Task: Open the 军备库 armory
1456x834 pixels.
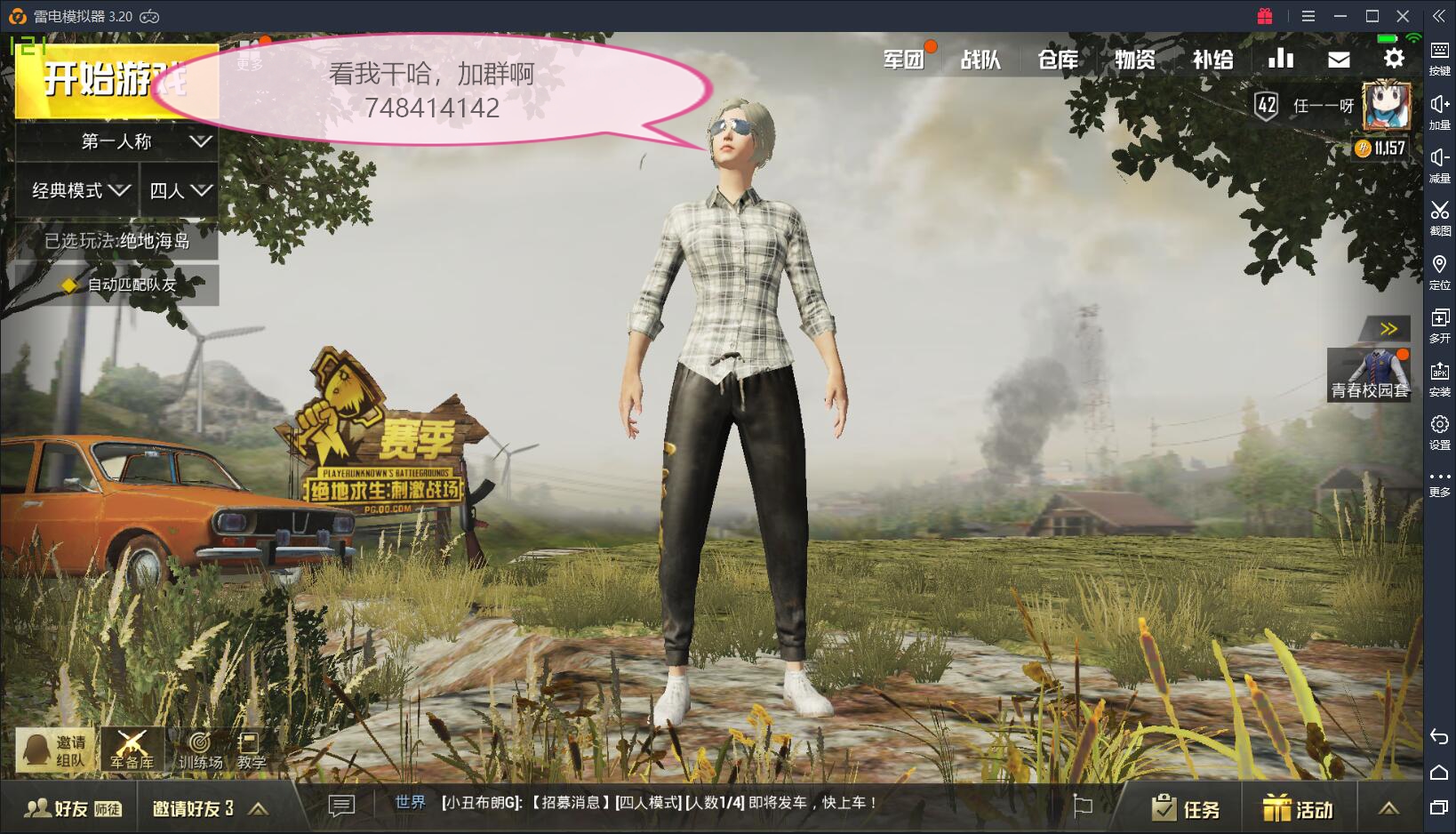Action: click(130, 750)
